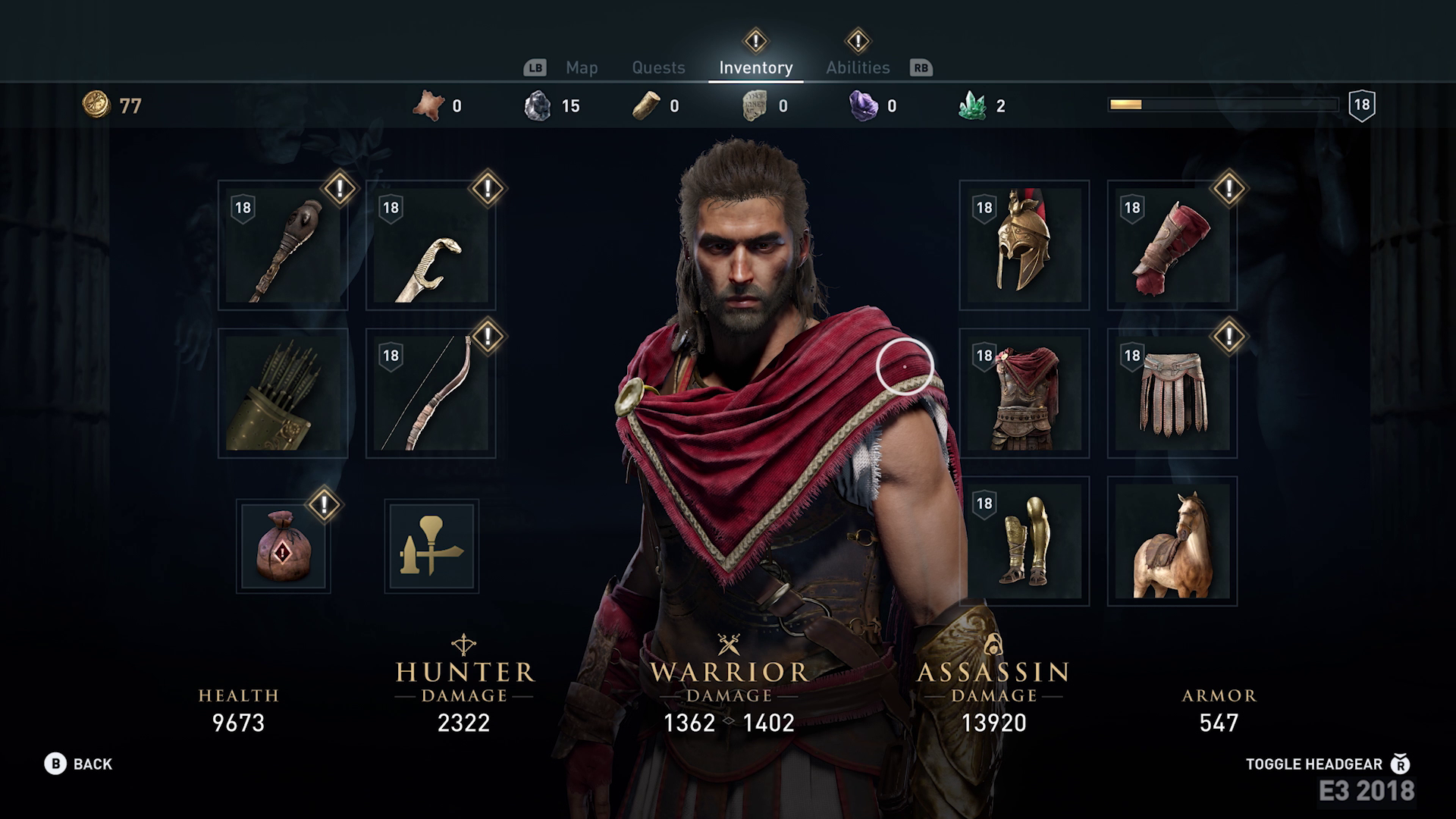Select the Inventory tab
1456x819 pixels.
755,67
